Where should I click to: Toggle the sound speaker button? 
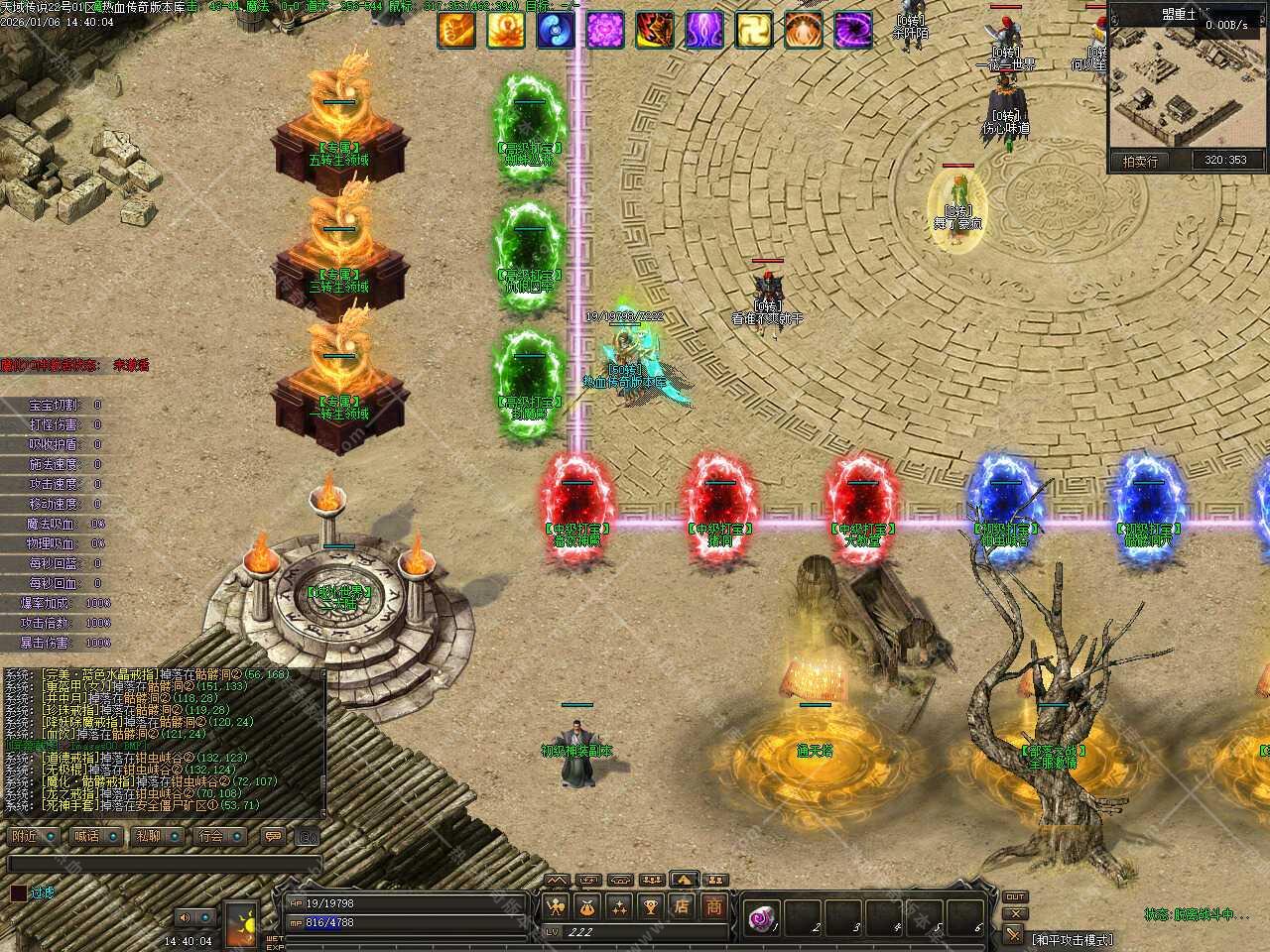(x=184, y=917)
